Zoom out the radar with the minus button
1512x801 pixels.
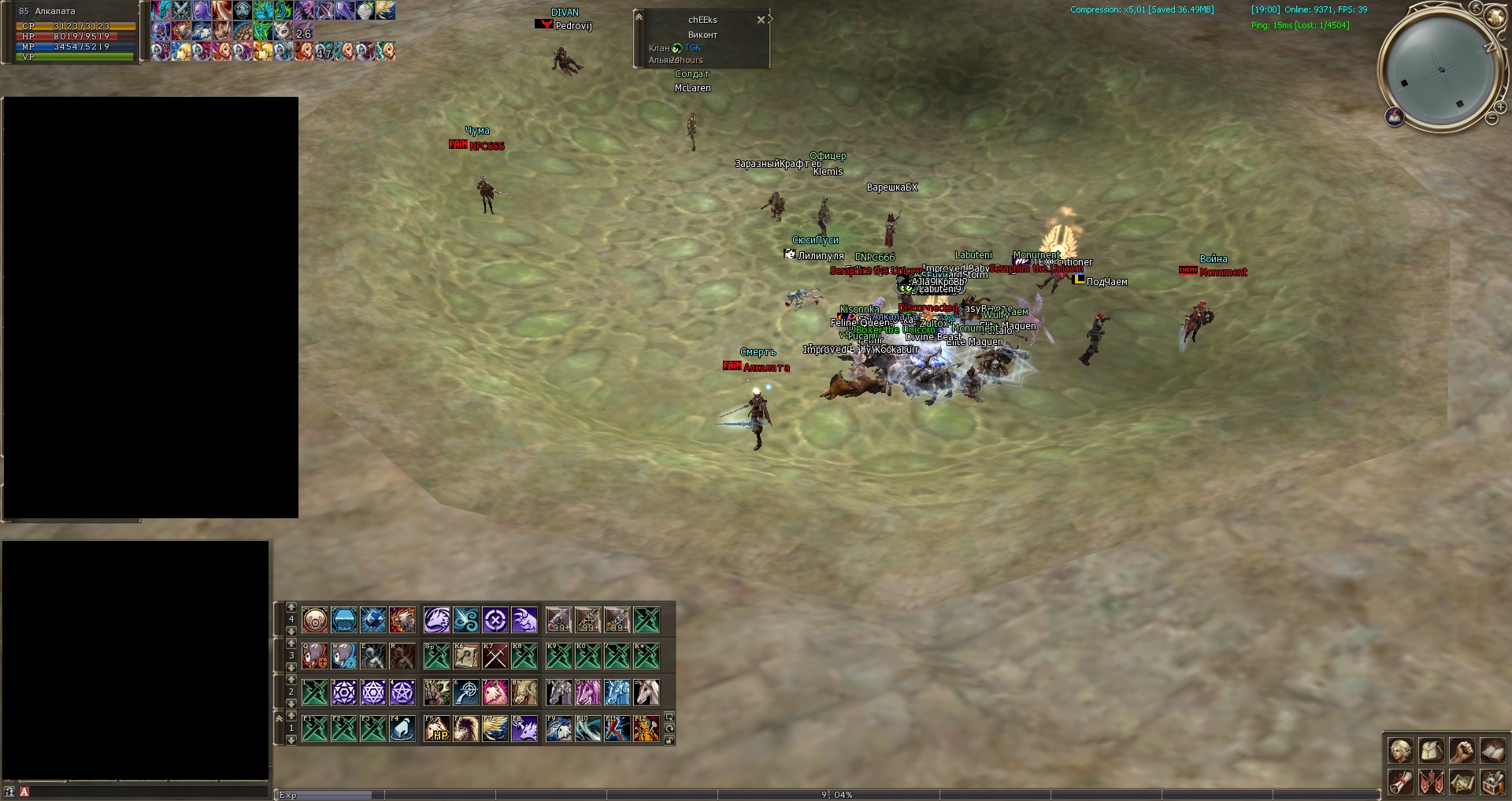[x=1492, y=119]
